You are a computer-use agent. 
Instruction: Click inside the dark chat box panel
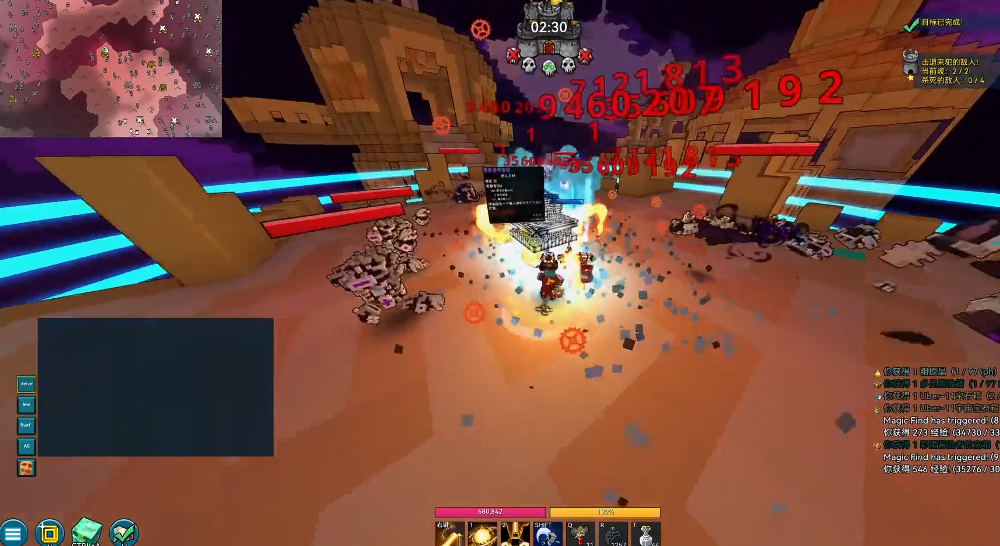(155, 387)
